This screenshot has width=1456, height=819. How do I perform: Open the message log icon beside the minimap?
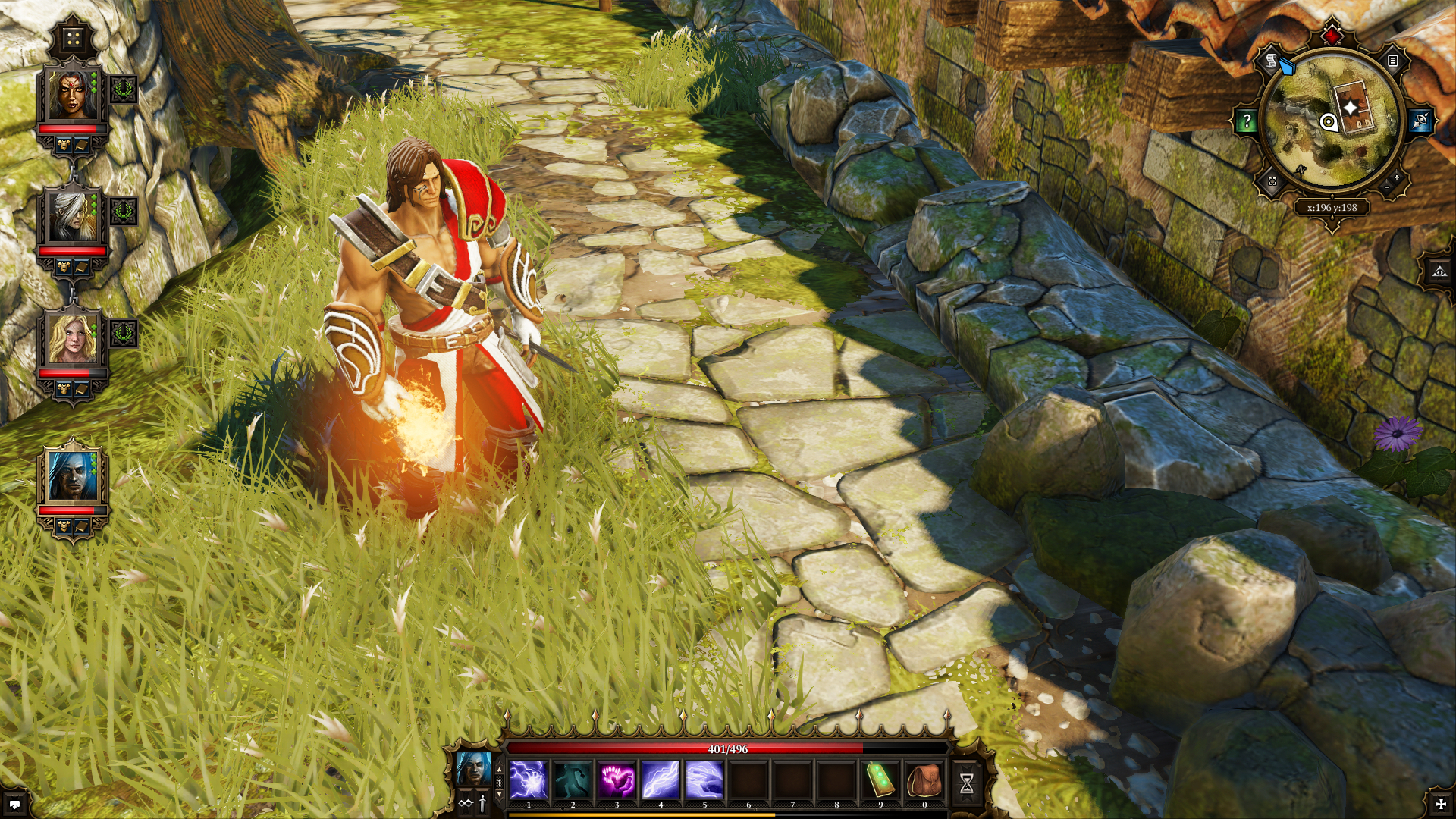coord(1392,61)
